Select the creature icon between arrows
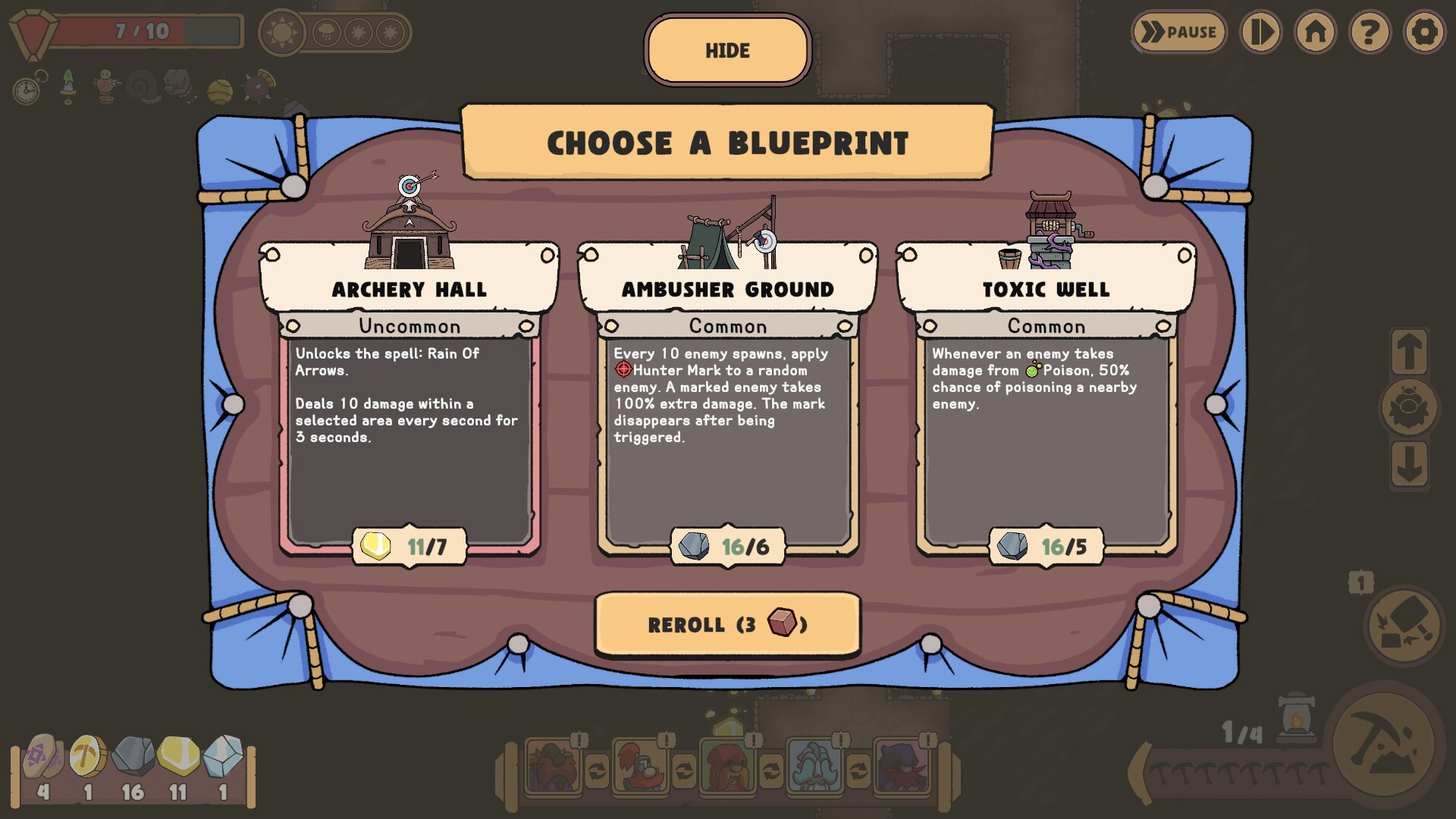The width and height of the screenshot is (1456, 819). pyautogui.click(x=1409, y=408)
